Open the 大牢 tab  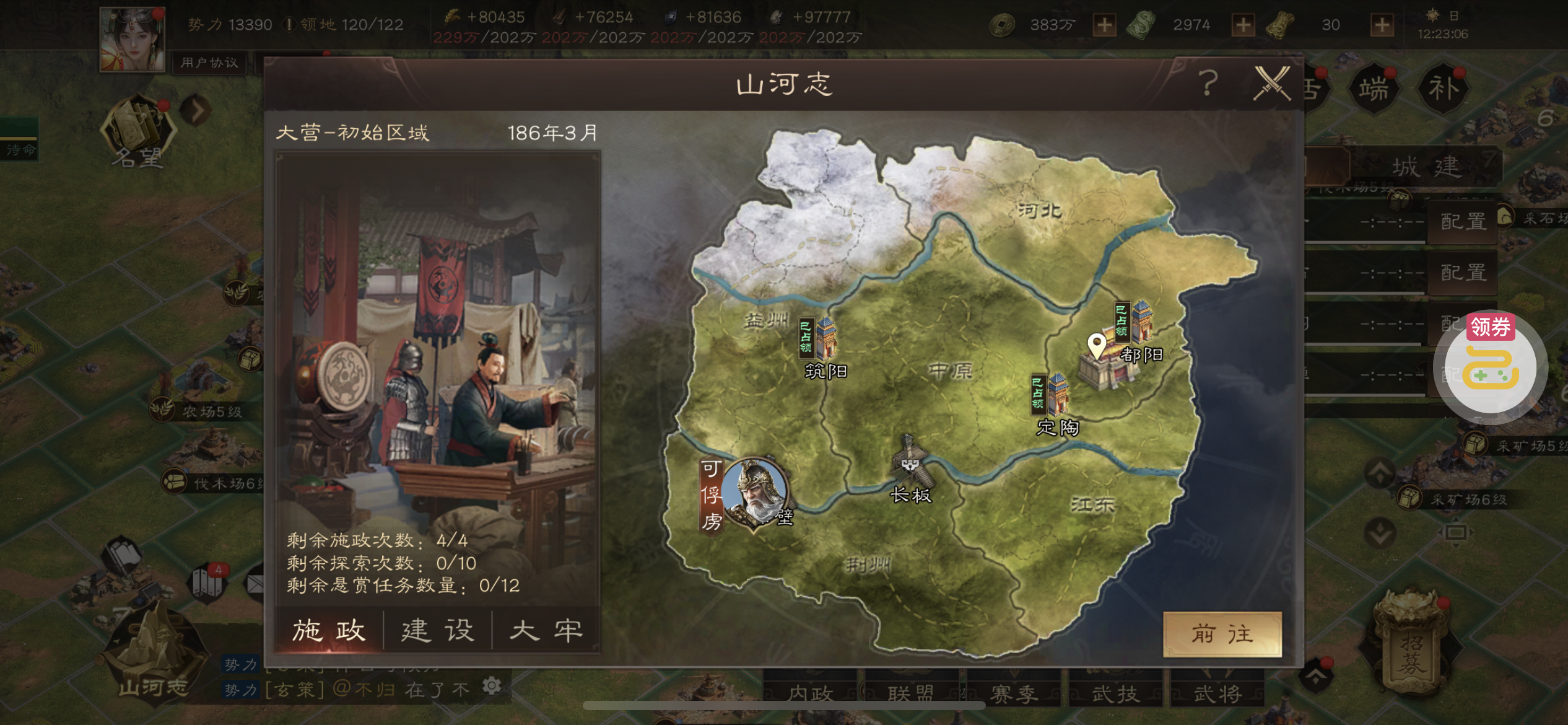tap(546, 631)
